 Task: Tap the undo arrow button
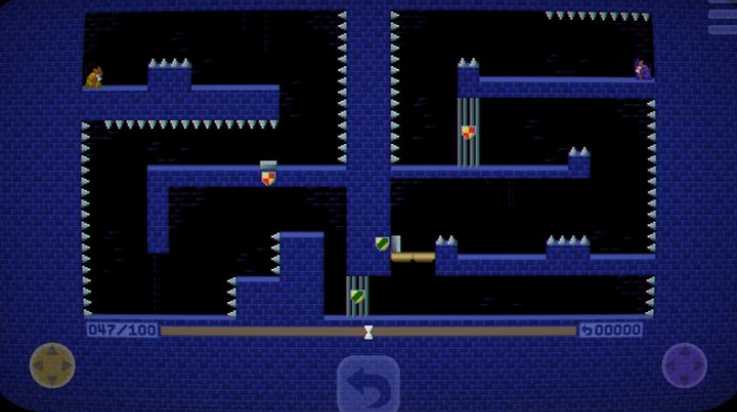(x=368, y=385)
